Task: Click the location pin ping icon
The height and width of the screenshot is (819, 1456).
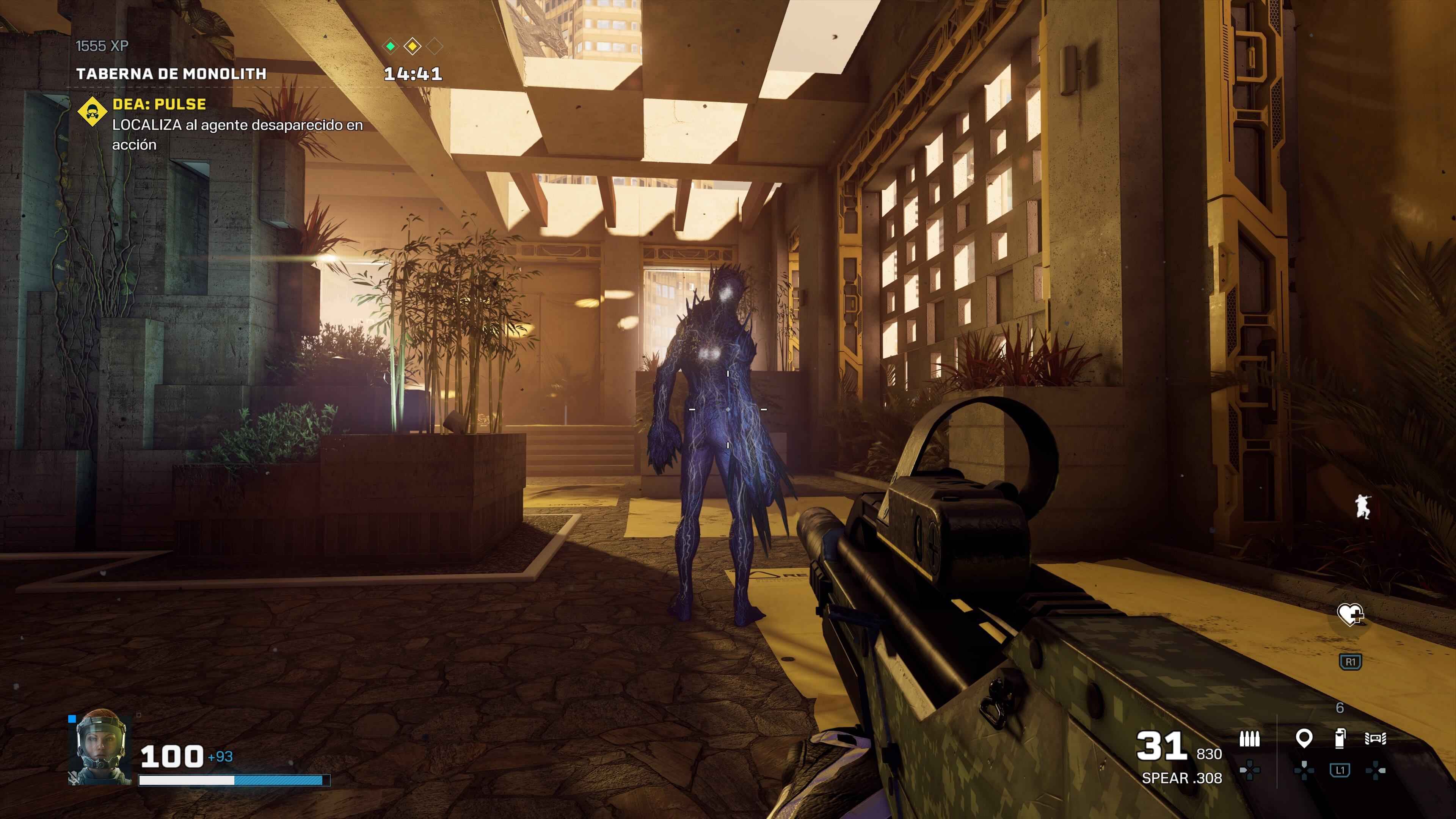Action: pos(1304,738)
